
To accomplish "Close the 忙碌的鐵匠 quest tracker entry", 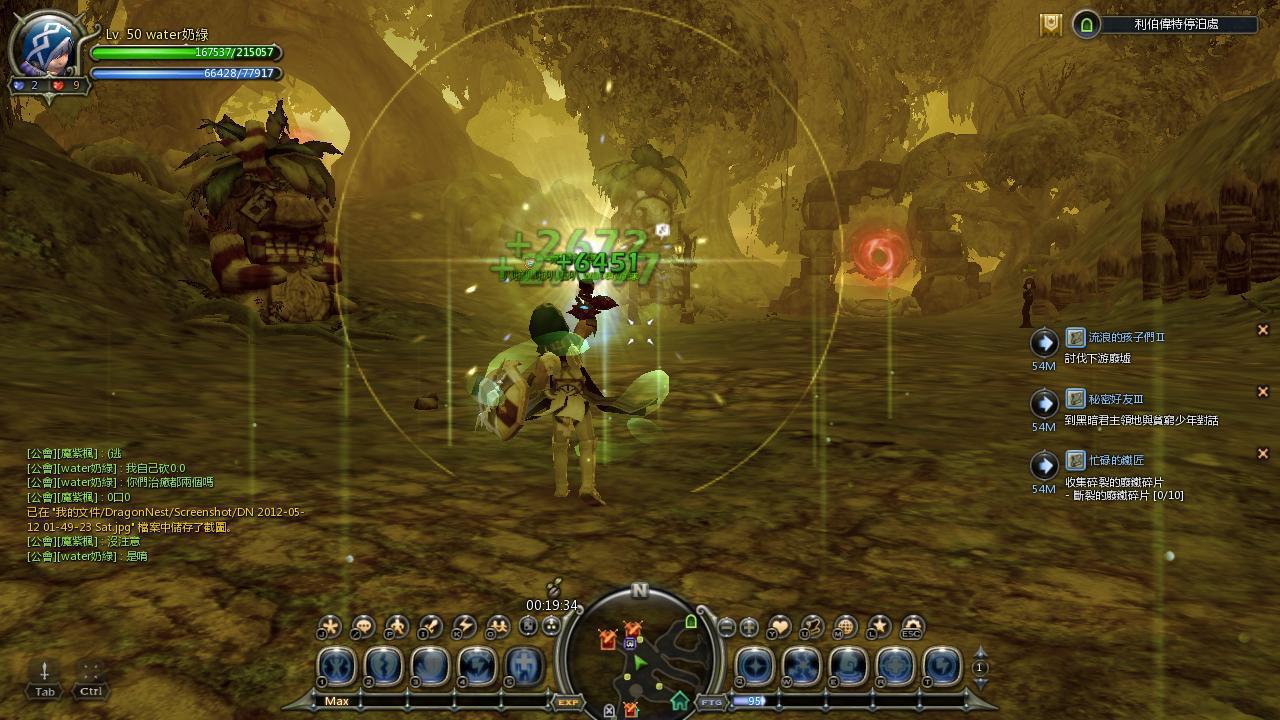I will click(1262, 454).
